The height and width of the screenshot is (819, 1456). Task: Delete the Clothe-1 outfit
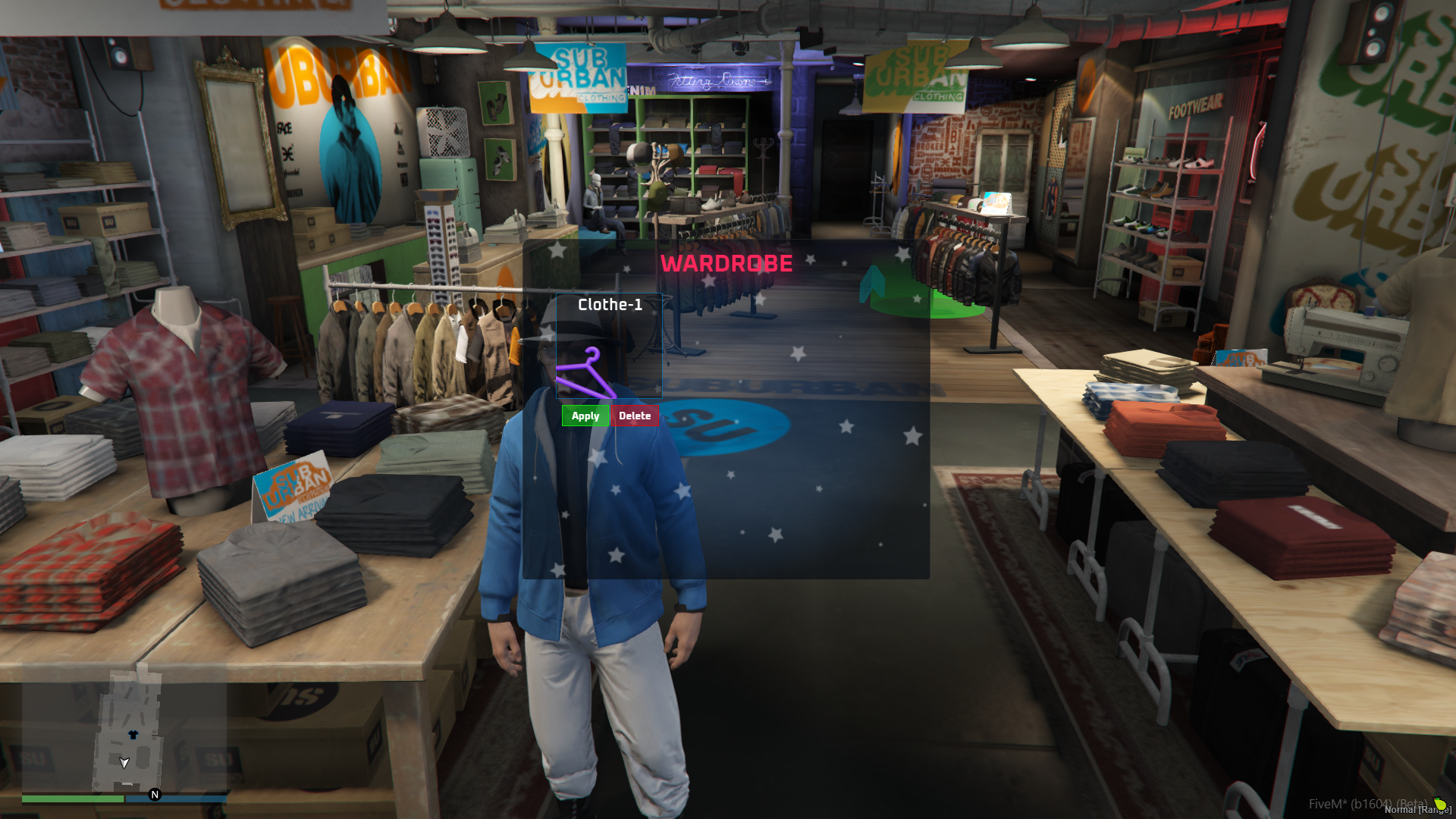(x=635, y=416)
